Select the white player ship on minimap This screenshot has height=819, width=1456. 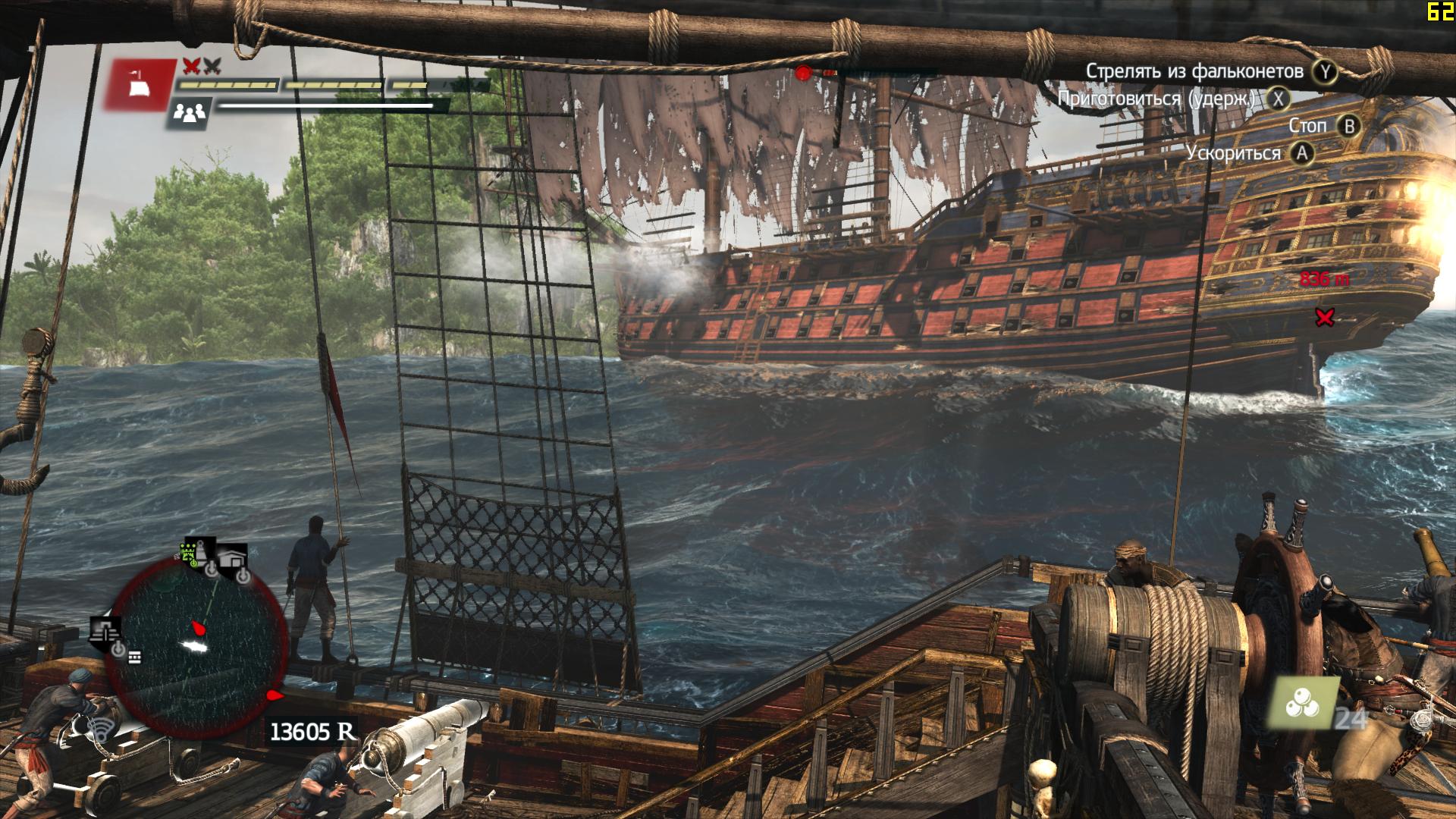pos(196,645)
